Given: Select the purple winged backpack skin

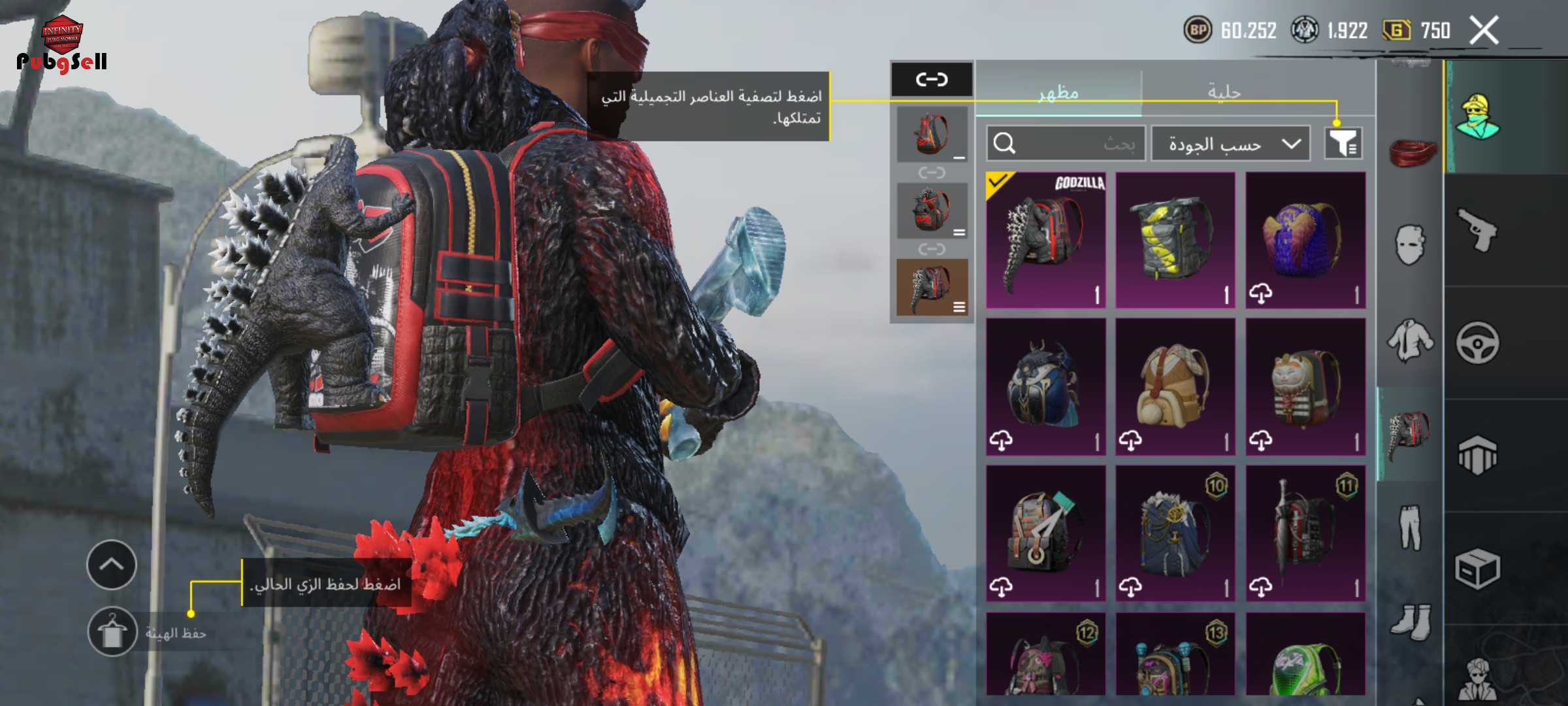Looking at the screenshot, I should tap(1305, 240).
